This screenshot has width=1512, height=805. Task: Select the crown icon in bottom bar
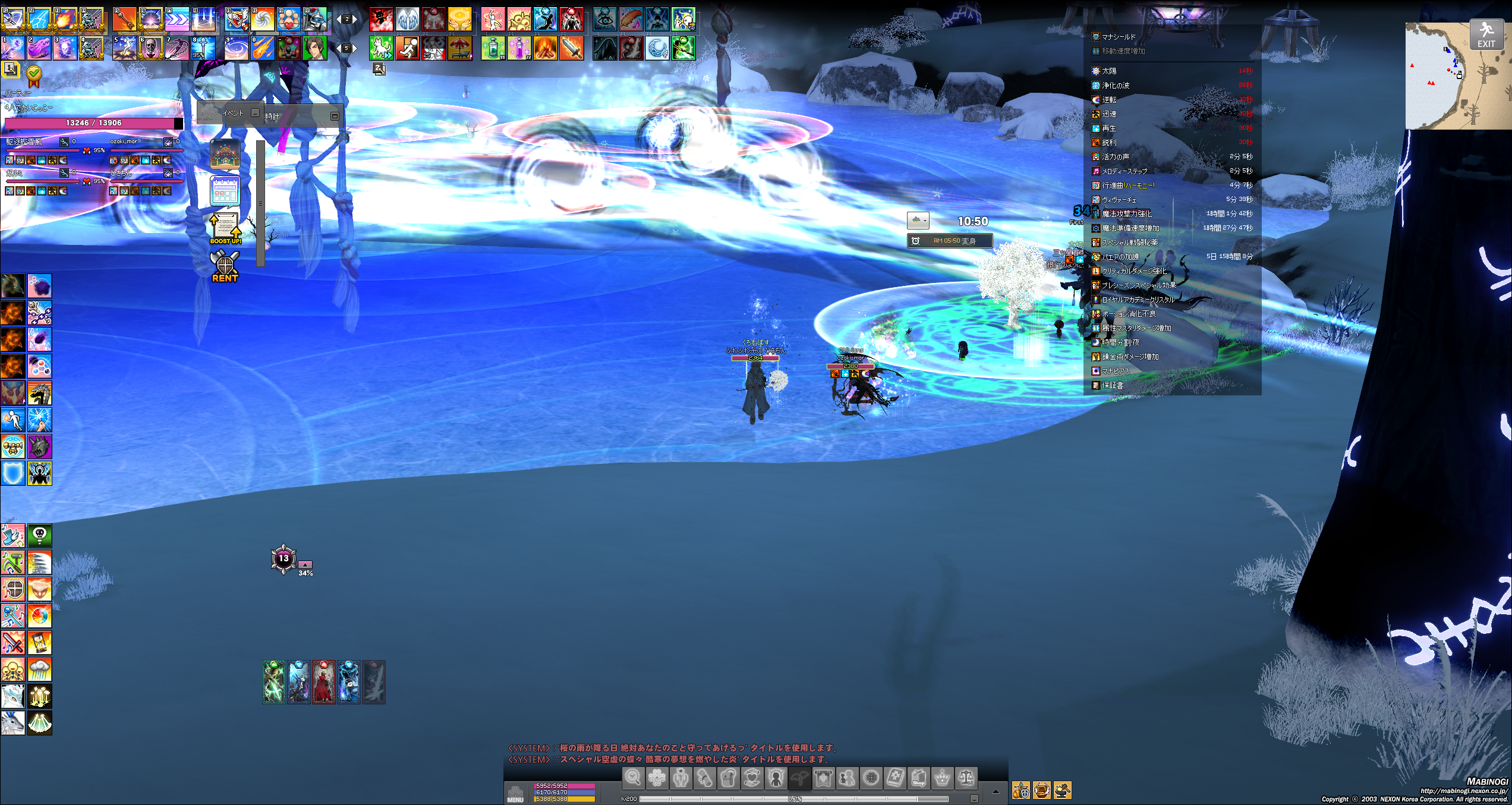942,778
